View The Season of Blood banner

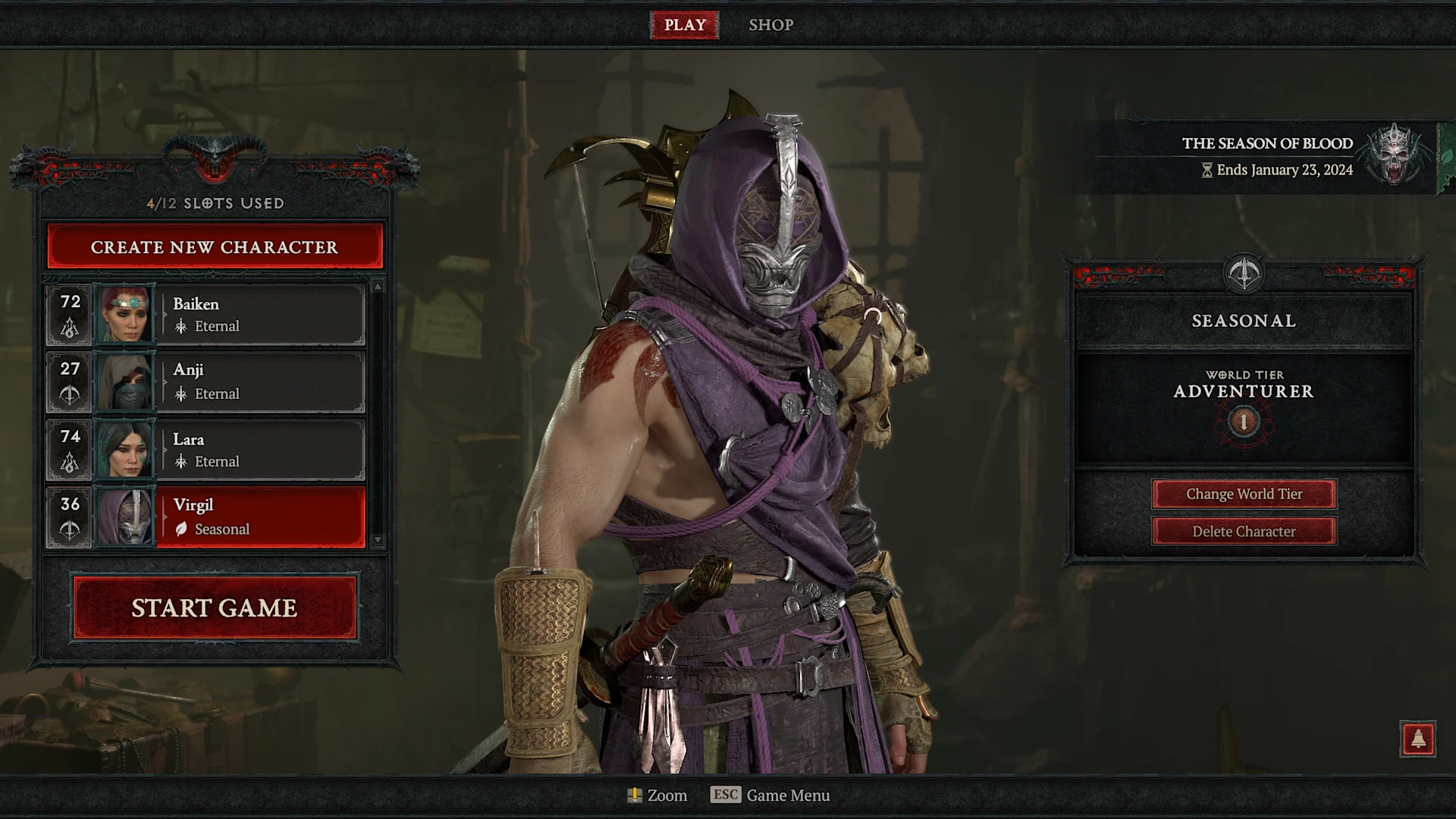(x=1266, y=156)
